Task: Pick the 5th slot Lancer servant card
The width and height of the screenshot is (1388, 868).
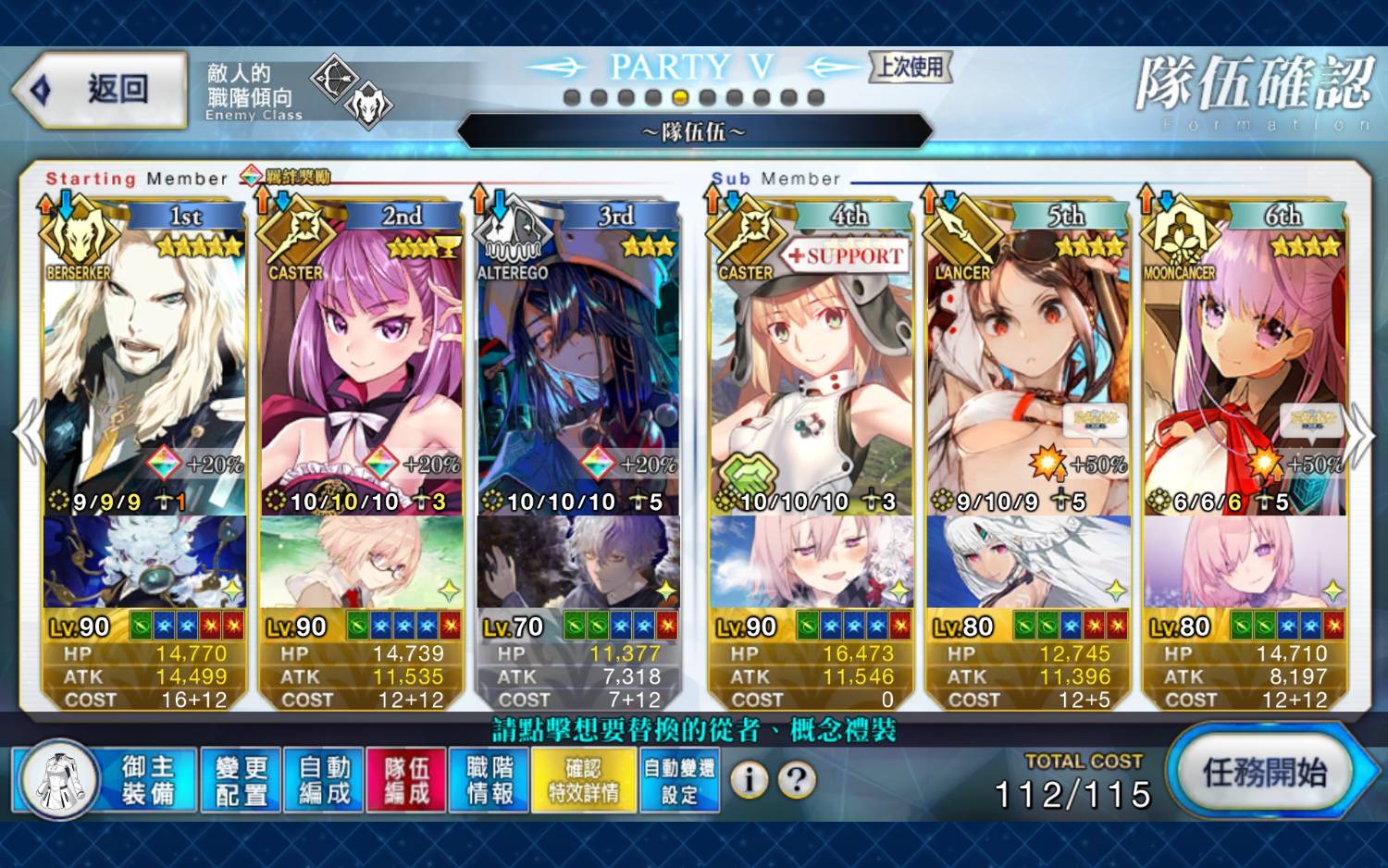Action: (1027, 370)
